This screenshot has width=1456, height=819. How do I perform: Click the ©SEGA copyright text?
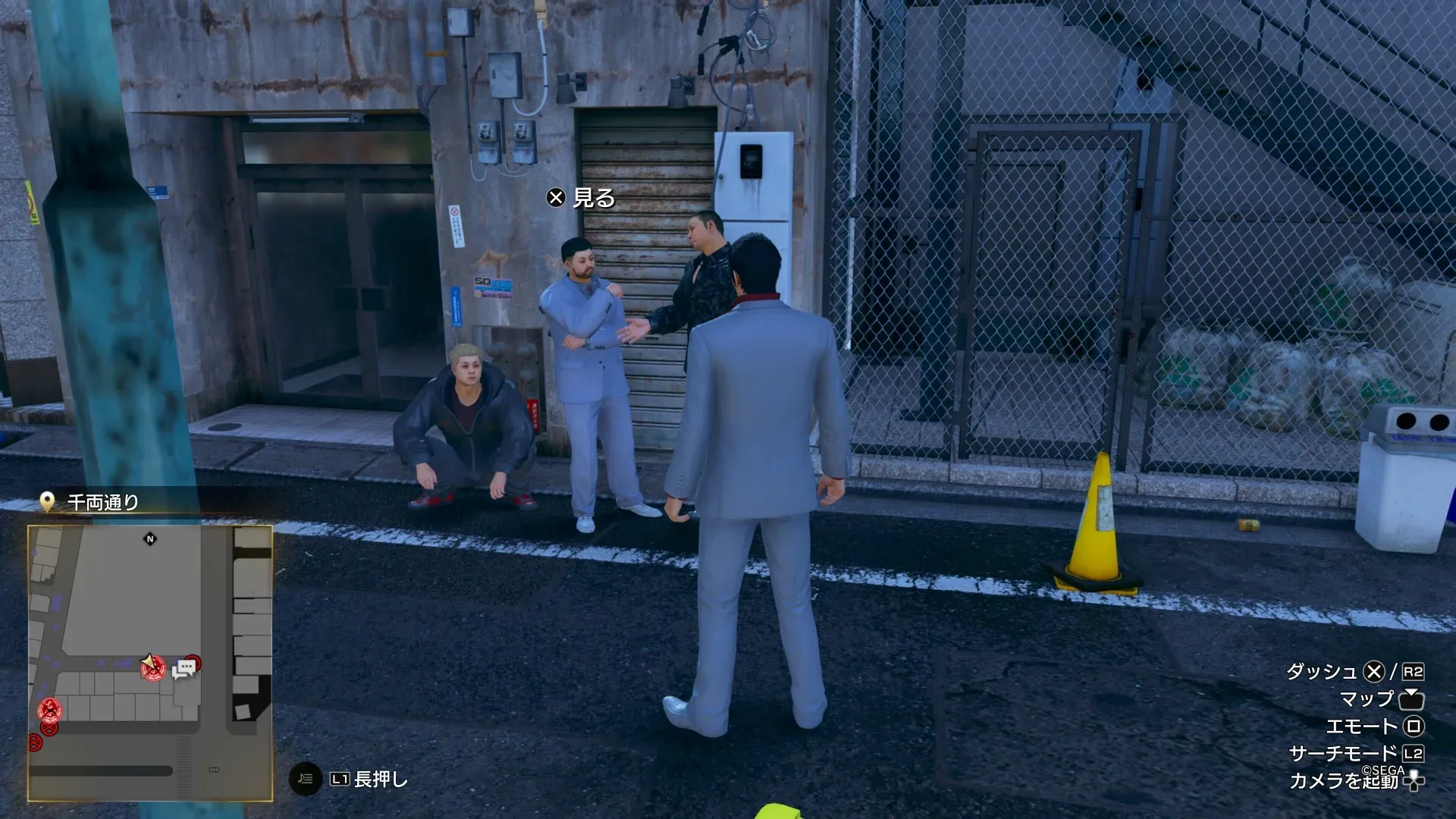tap(1381, 771)
